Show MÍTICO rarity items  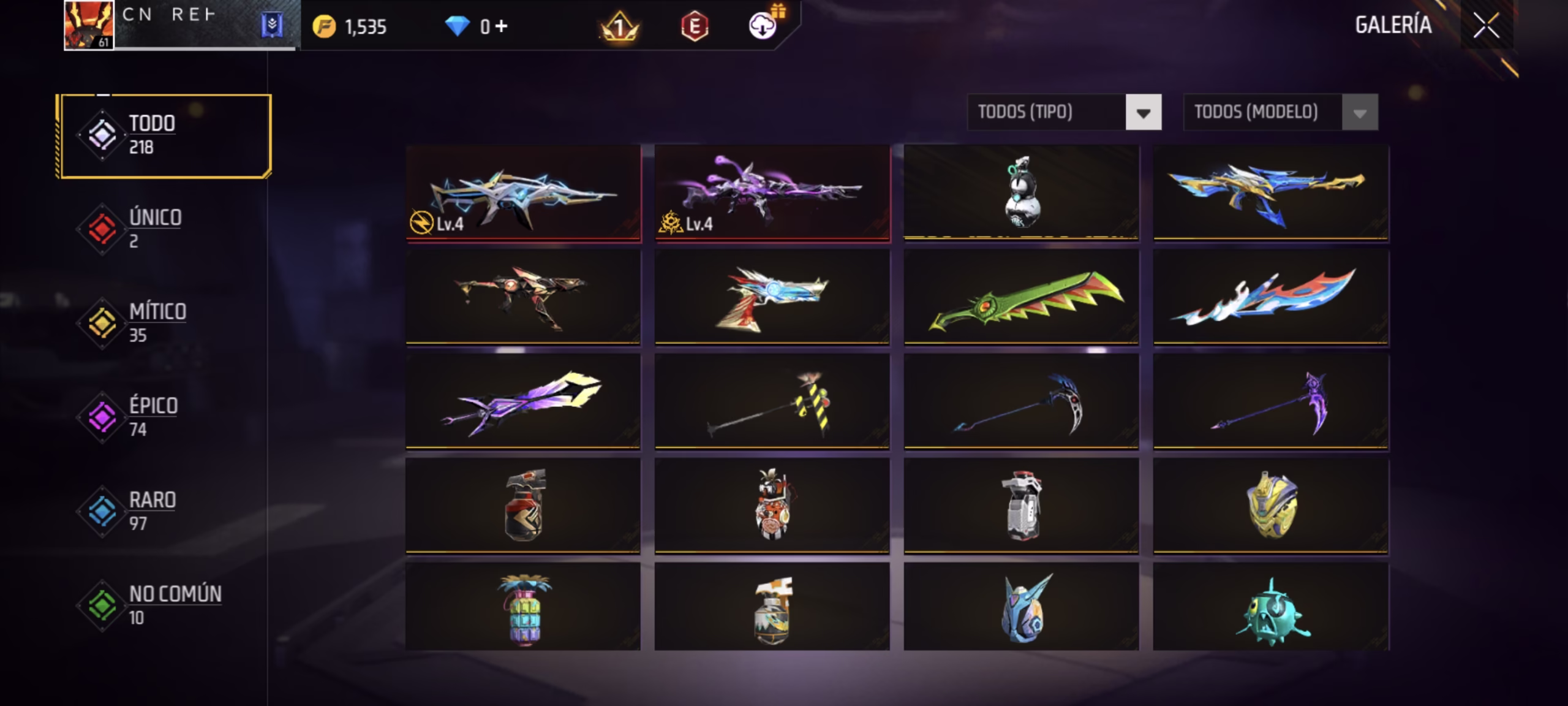(x=157, y=322)
